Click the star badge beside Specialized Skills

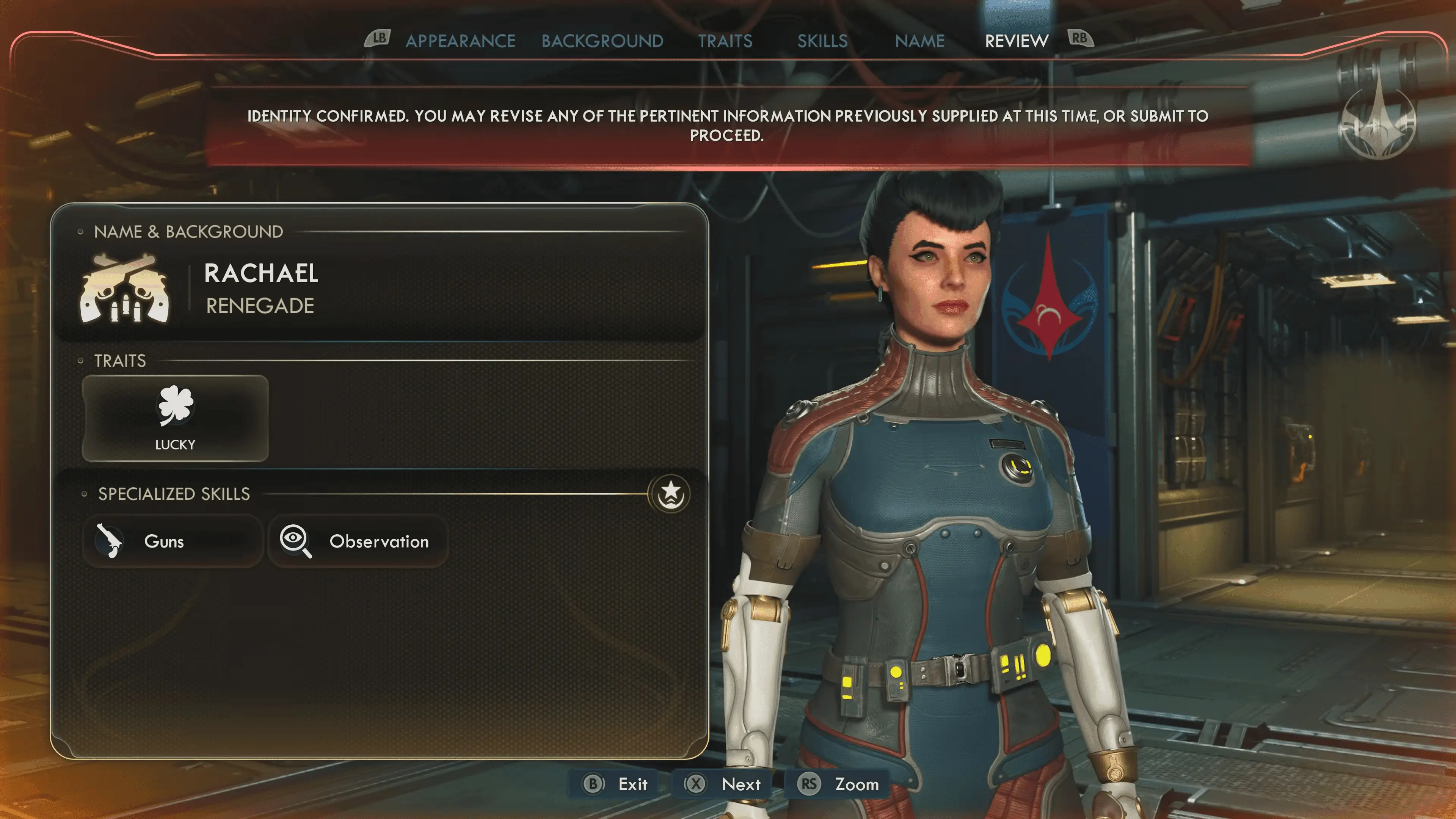coord(670,493)
